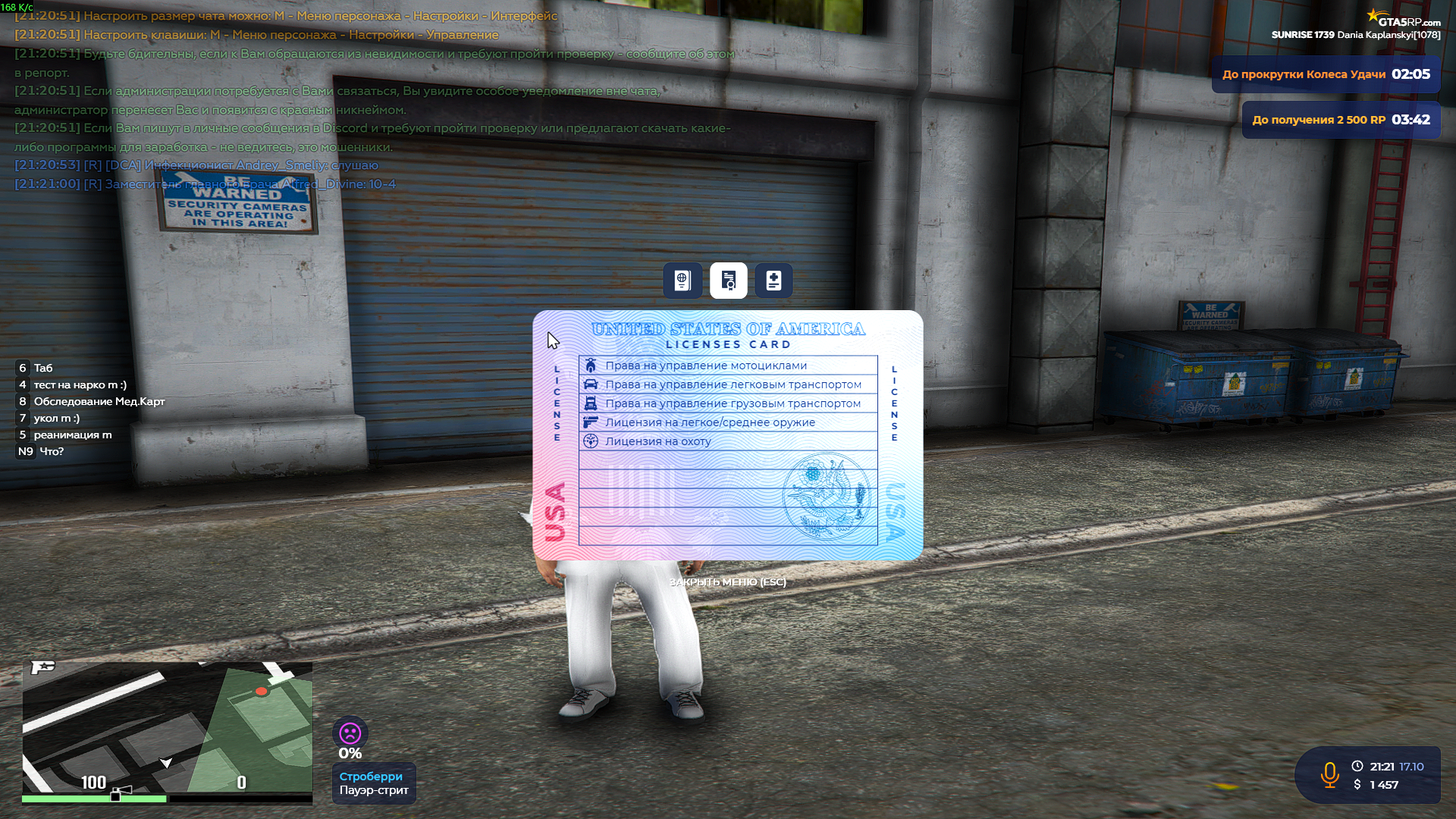Choose the реанимация m menu entry
Screen dimensions: 1456x819
pyautogui.click(x=72, y=435)
